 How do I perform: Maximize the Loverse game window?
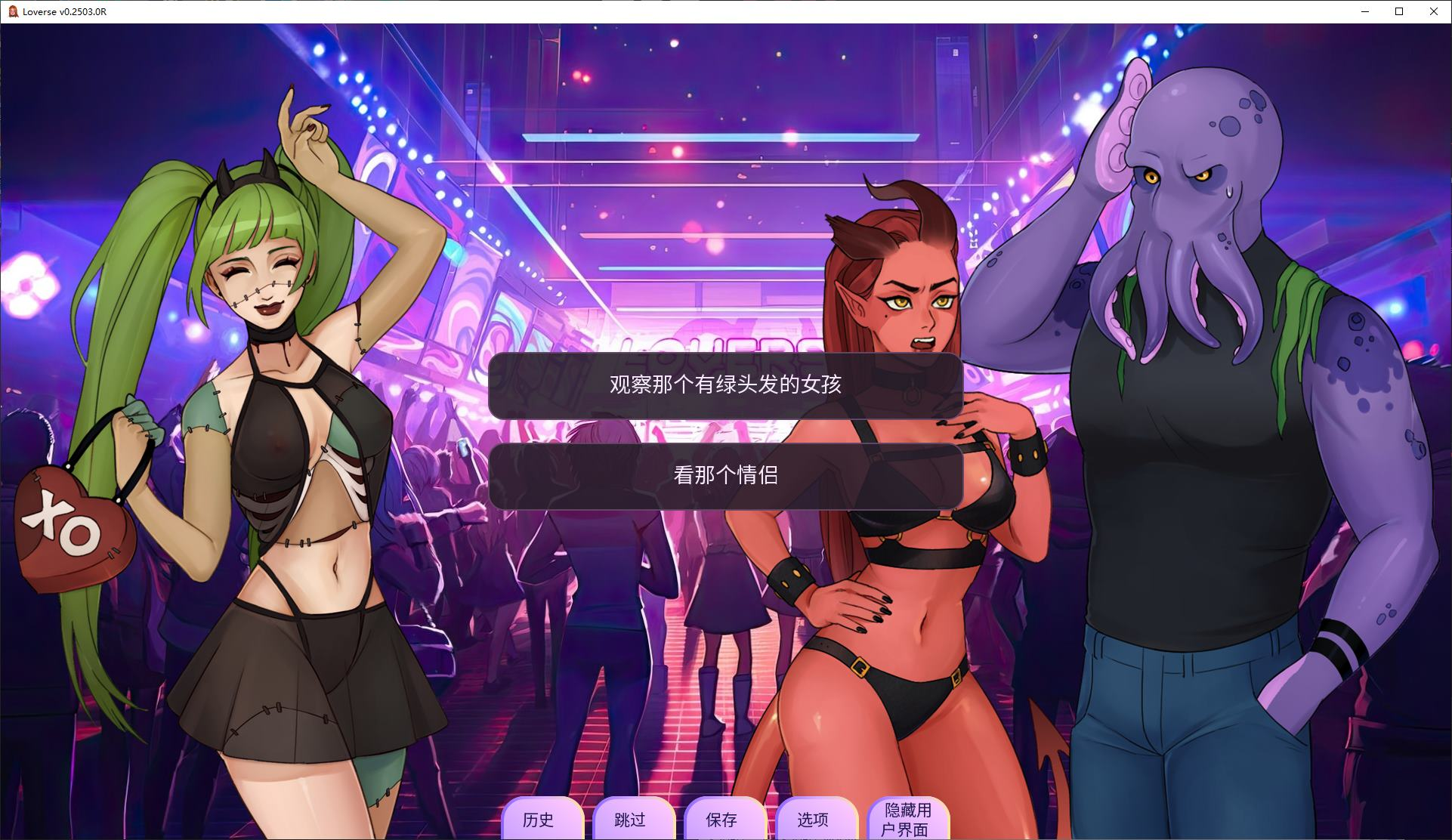click(1398, 11)
